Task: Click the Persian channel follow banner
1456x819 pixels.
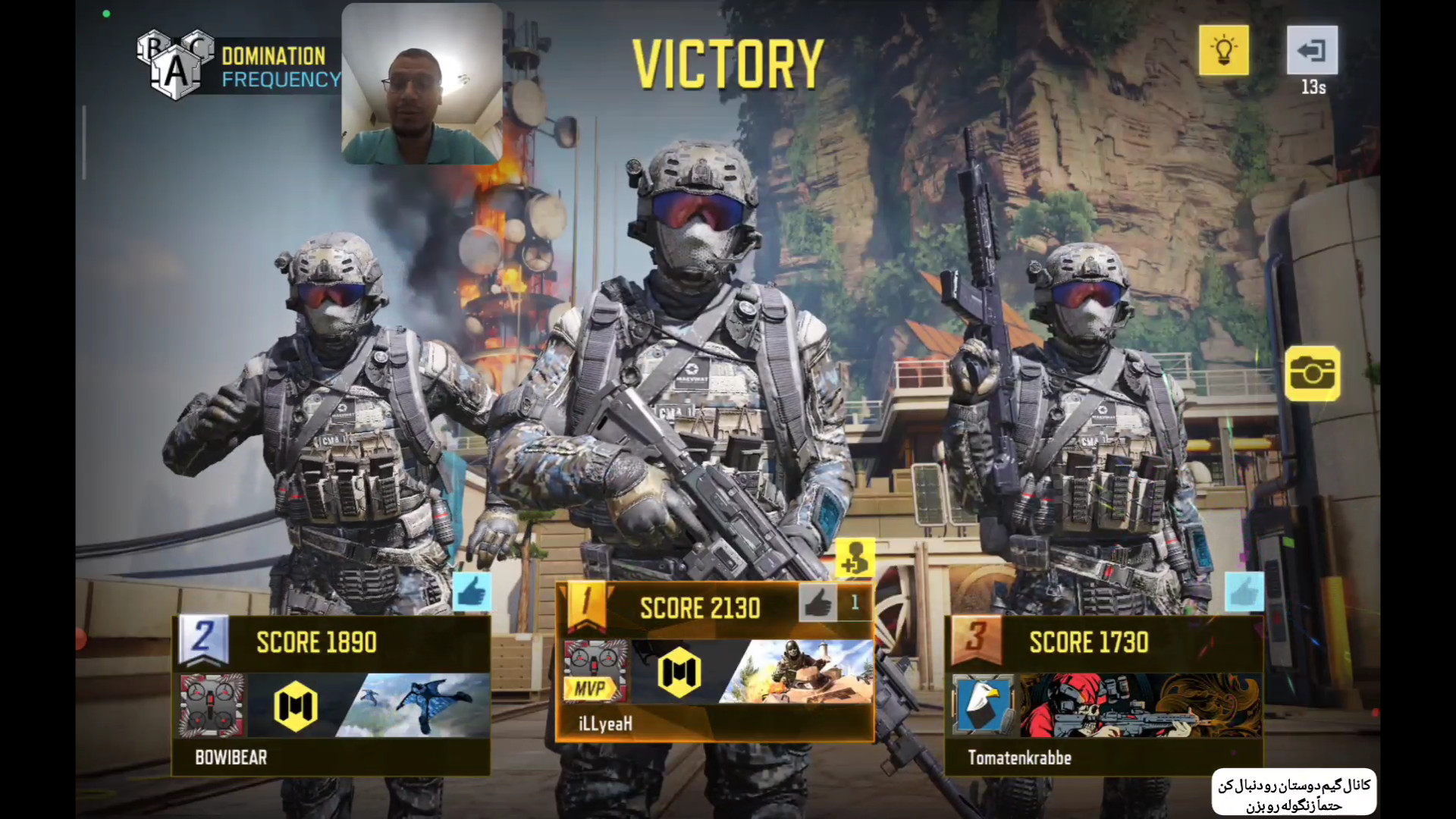Action: pyautogui.click(x=1294, y=792)
